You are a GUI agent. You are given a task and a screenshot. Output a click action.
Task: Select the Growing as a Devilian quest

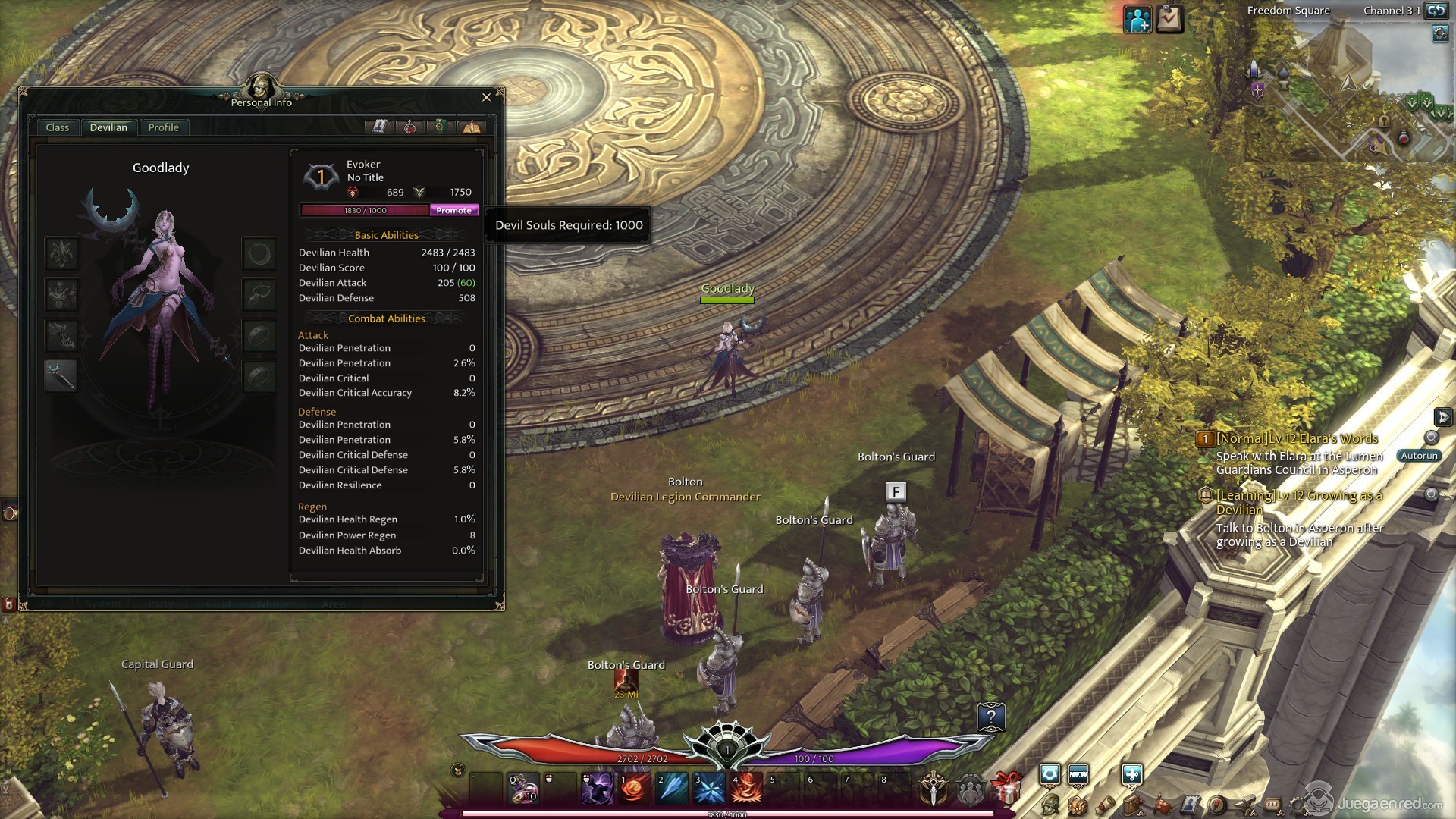[x=1299, y=502]
